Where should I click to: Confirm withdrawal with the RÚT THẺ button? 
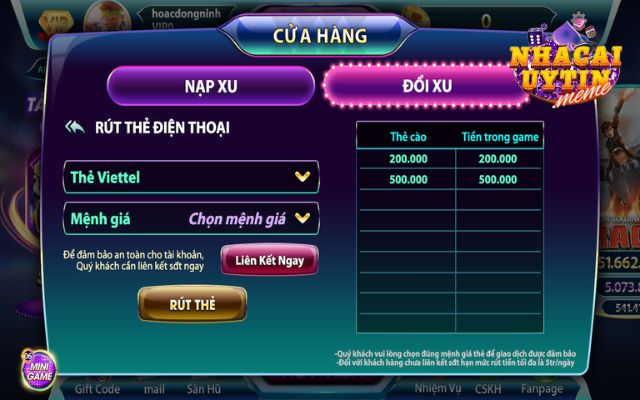[191, 303]
